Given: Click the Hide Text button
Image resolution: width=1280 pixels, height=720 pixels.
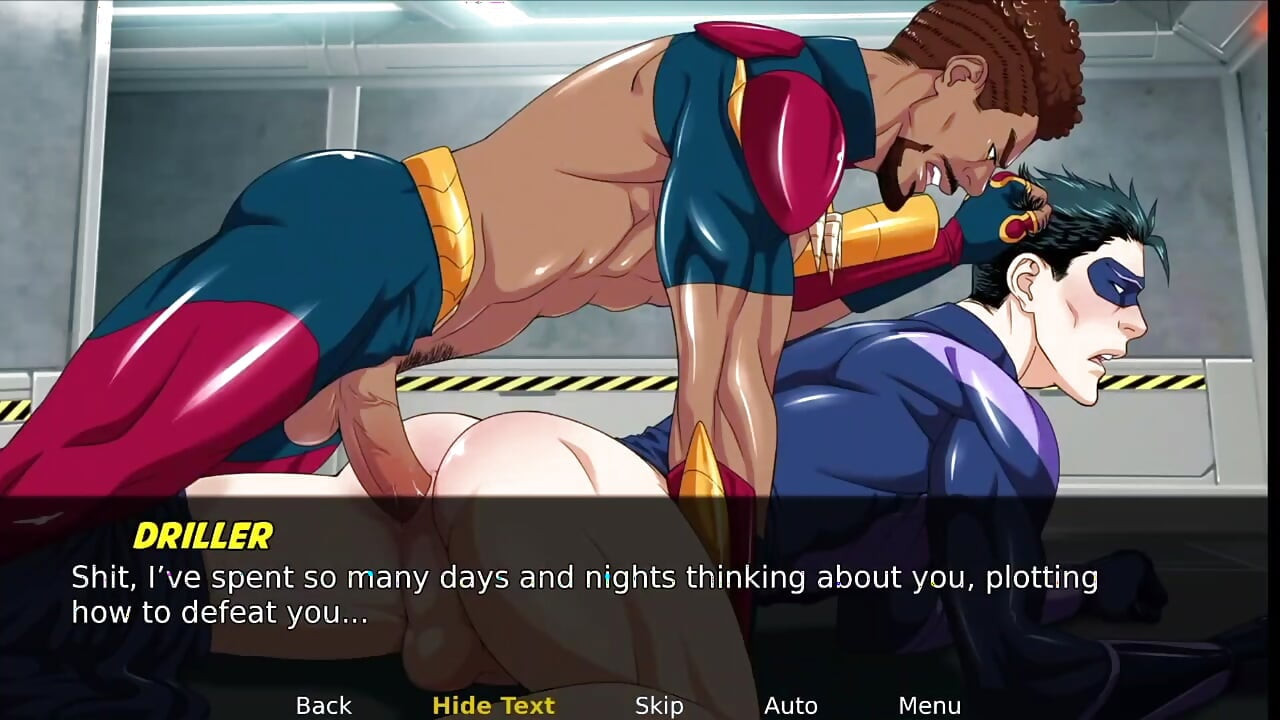Looking at the screenshot, I should click(493, 706).
